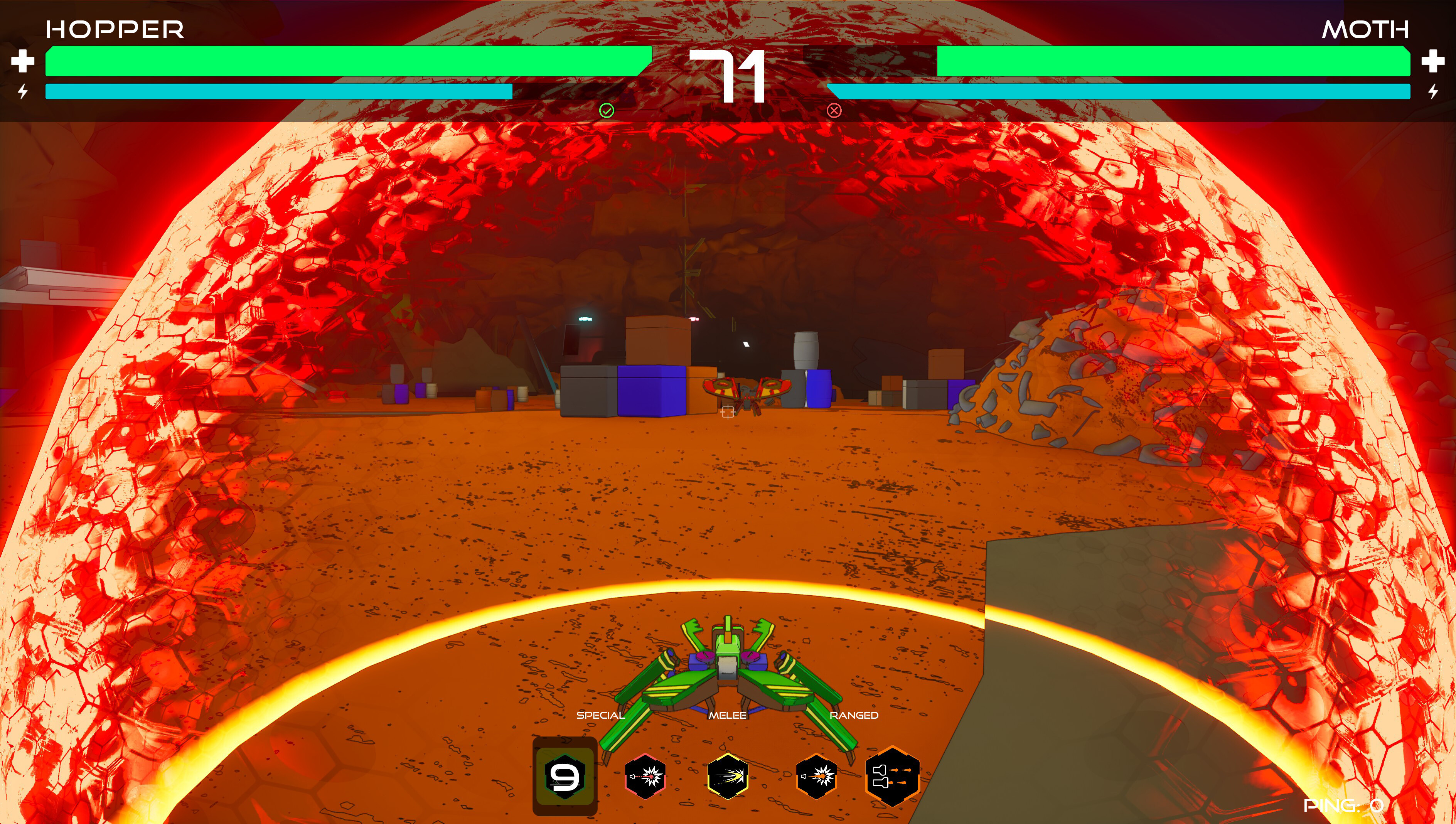Viewport: 1456px width, 824px height.
Task: Click the red X round indicator
Action: point(834,111)
